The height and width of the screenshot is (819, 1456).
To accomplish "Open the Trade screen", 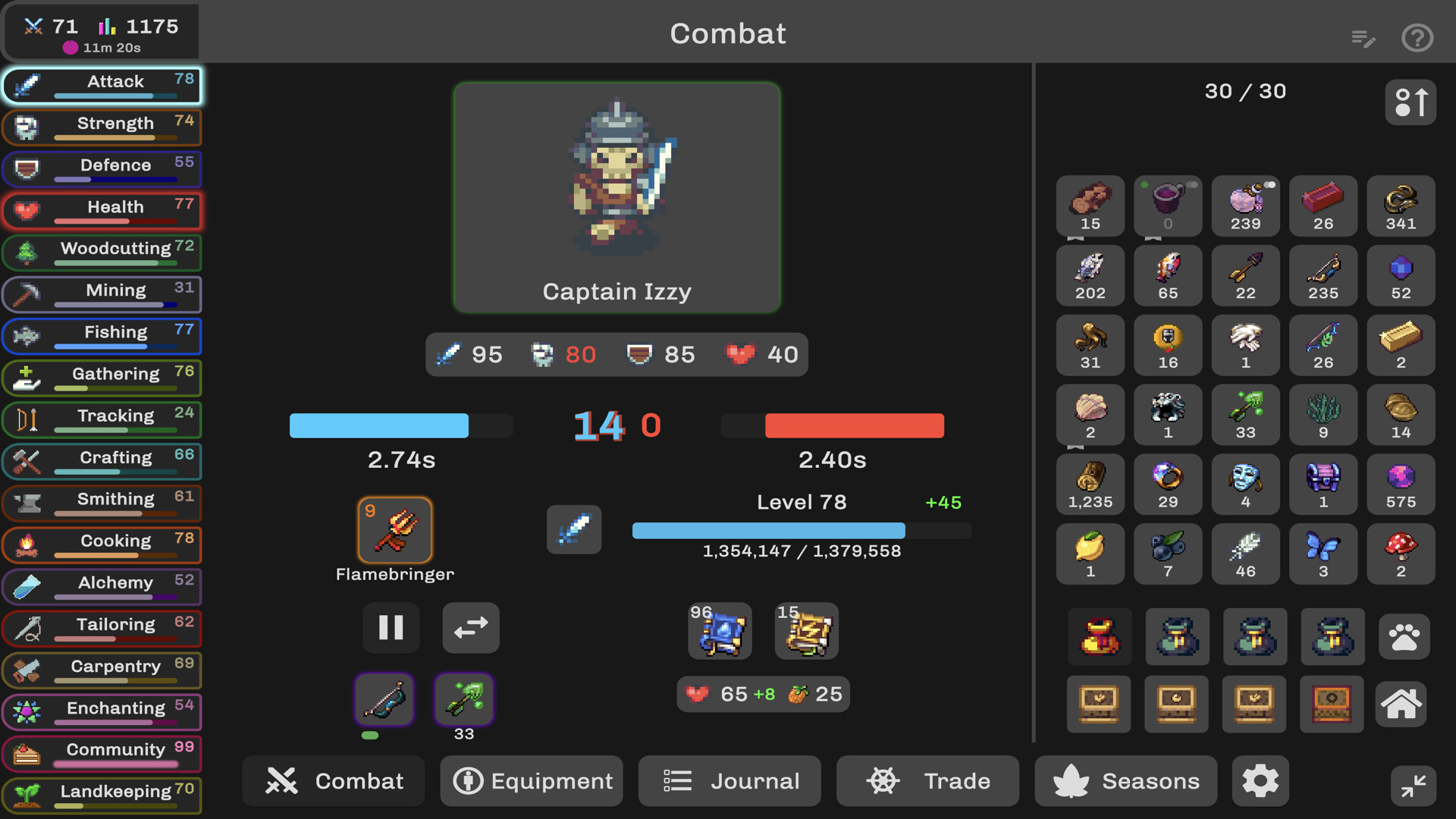I will click(x=927, y=781).
